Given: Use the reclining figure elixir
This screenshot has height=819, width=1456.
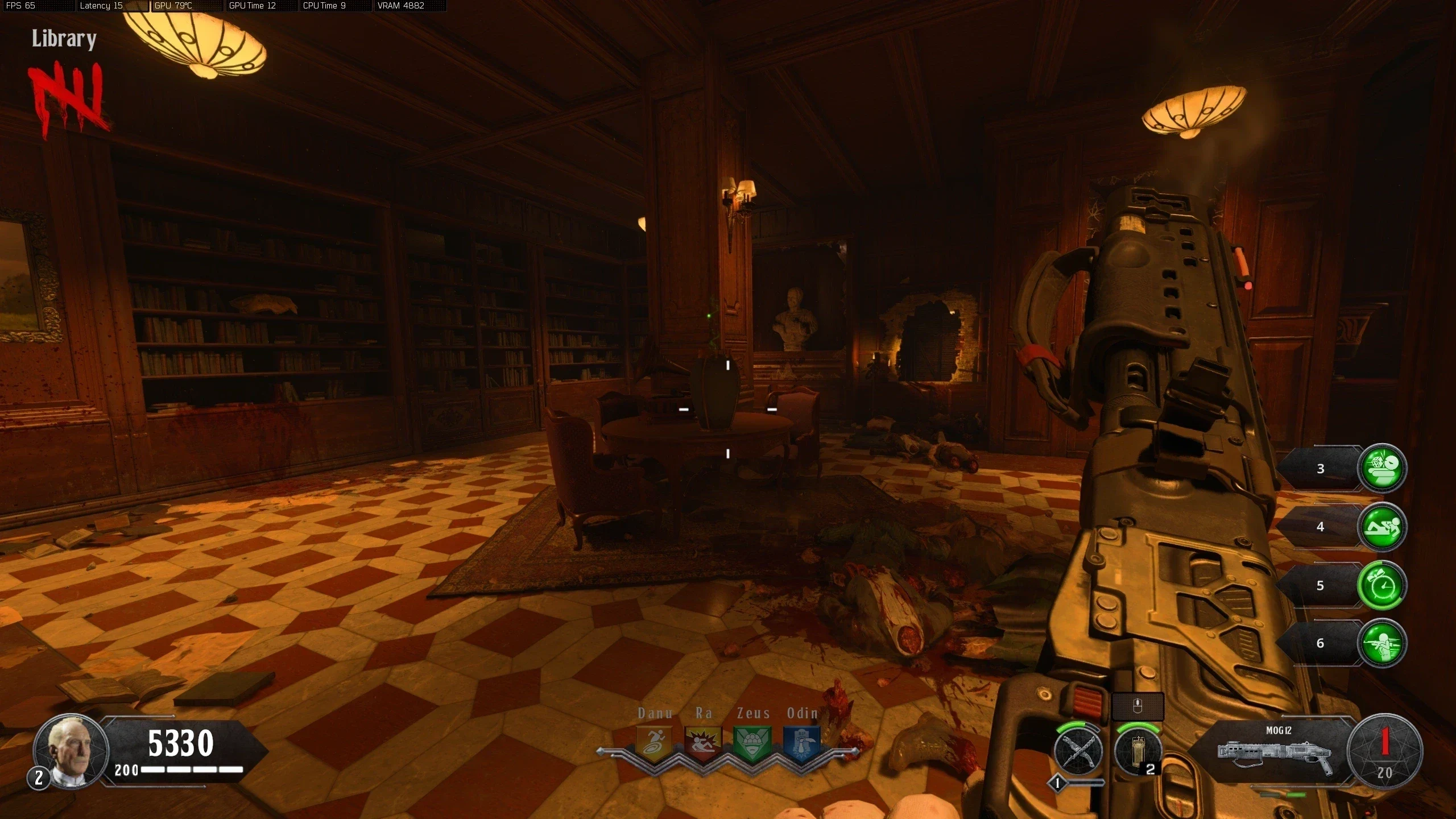Looking at the screenshot, I should tap(1382, 527).
